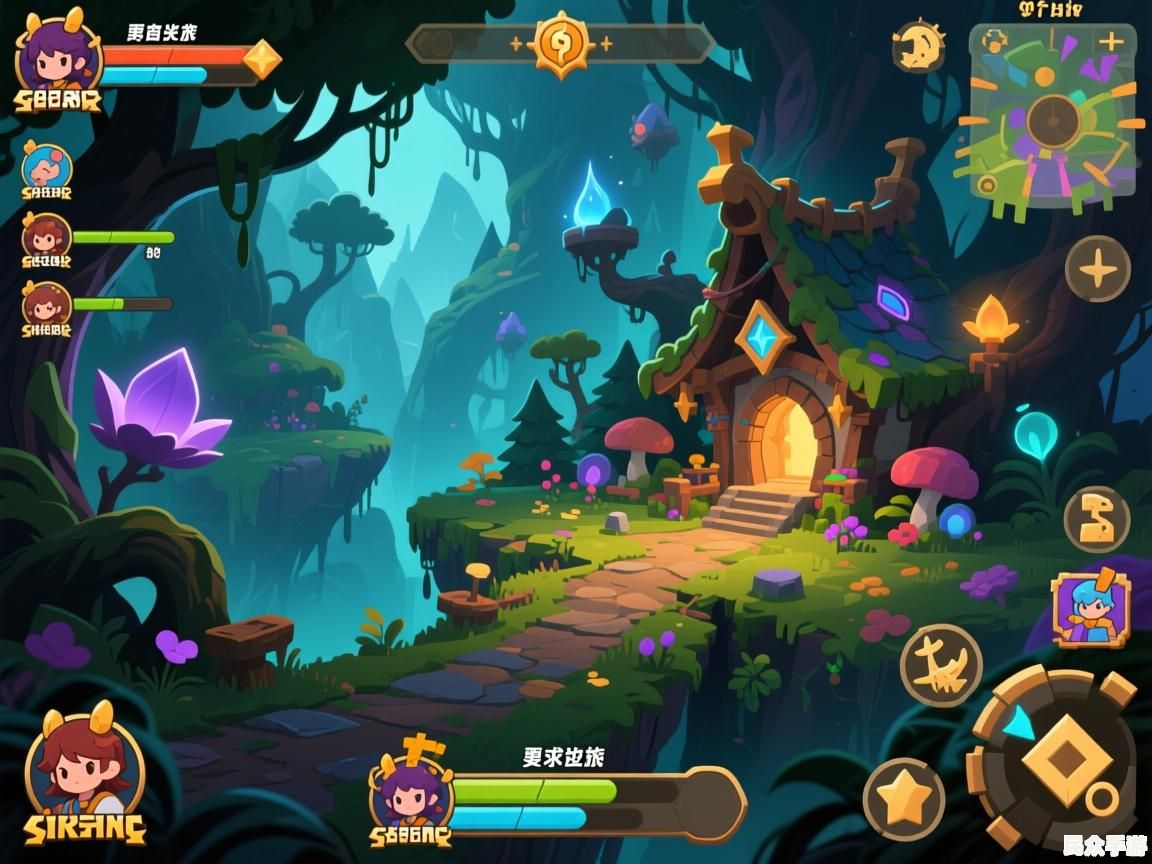Activate the gold scribble rune skill button
The width and height of the screenshot is (1152, 864).
[940, 664]
